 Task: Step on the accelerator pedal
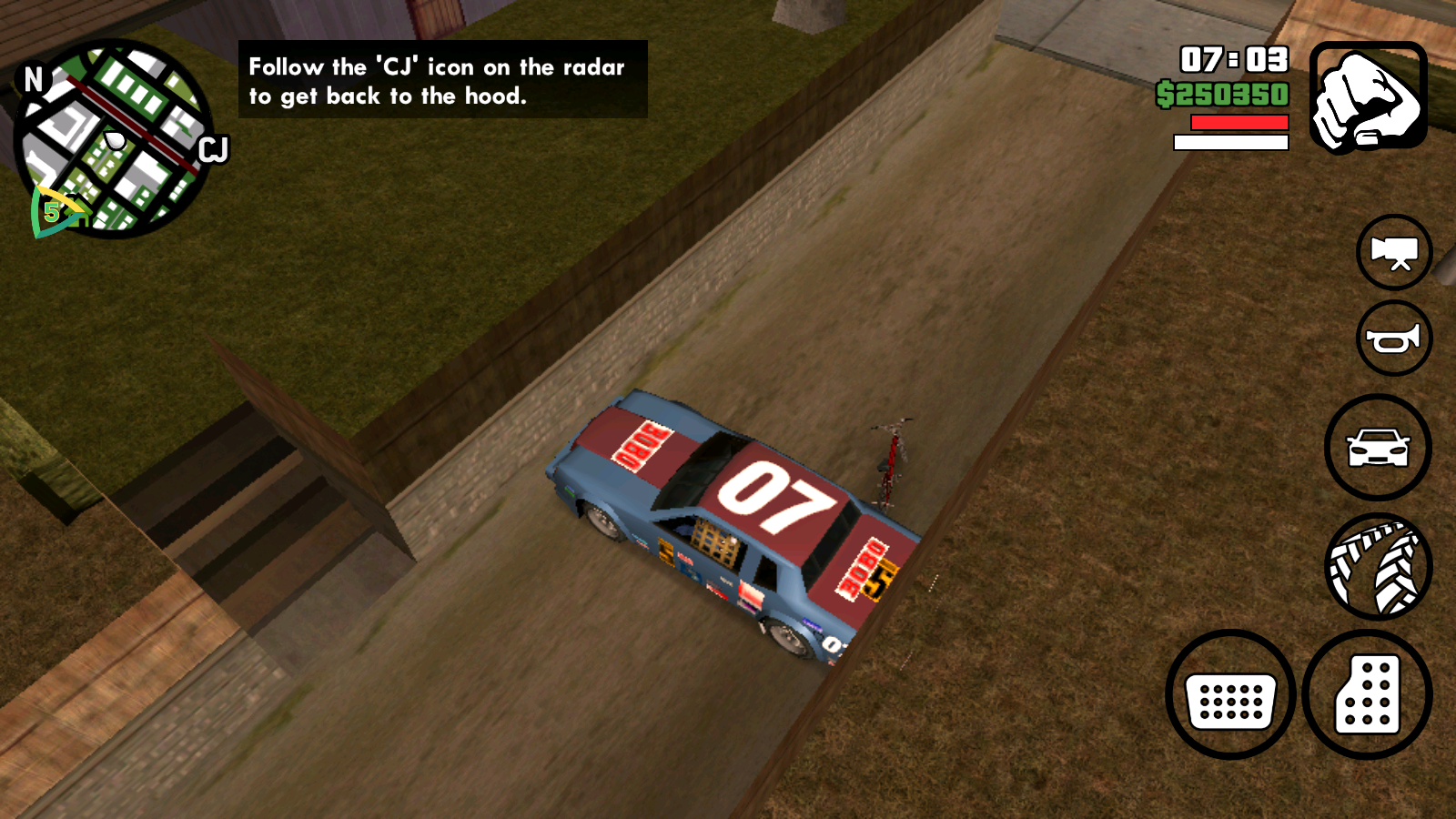tap(1367, 695)
